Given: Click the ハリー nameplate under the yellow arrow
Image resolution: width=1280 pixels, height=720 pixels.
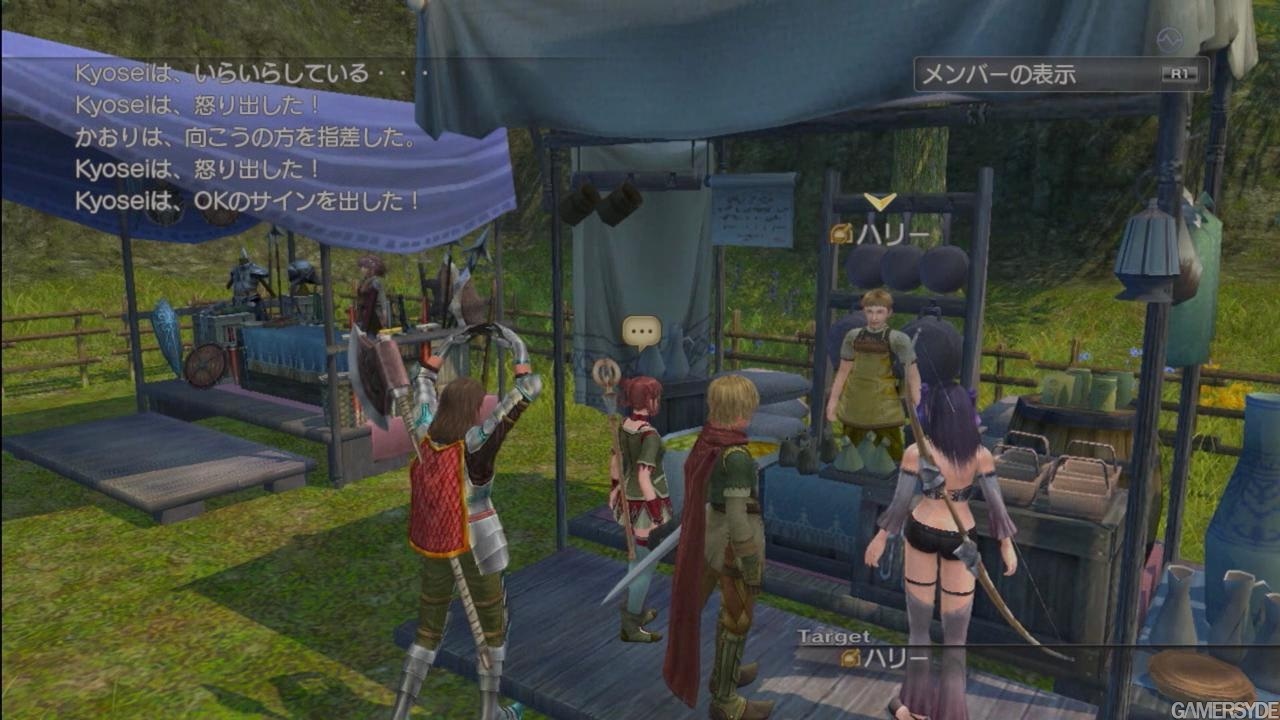Looking at the screenshot, I should (x=873, y=235).
